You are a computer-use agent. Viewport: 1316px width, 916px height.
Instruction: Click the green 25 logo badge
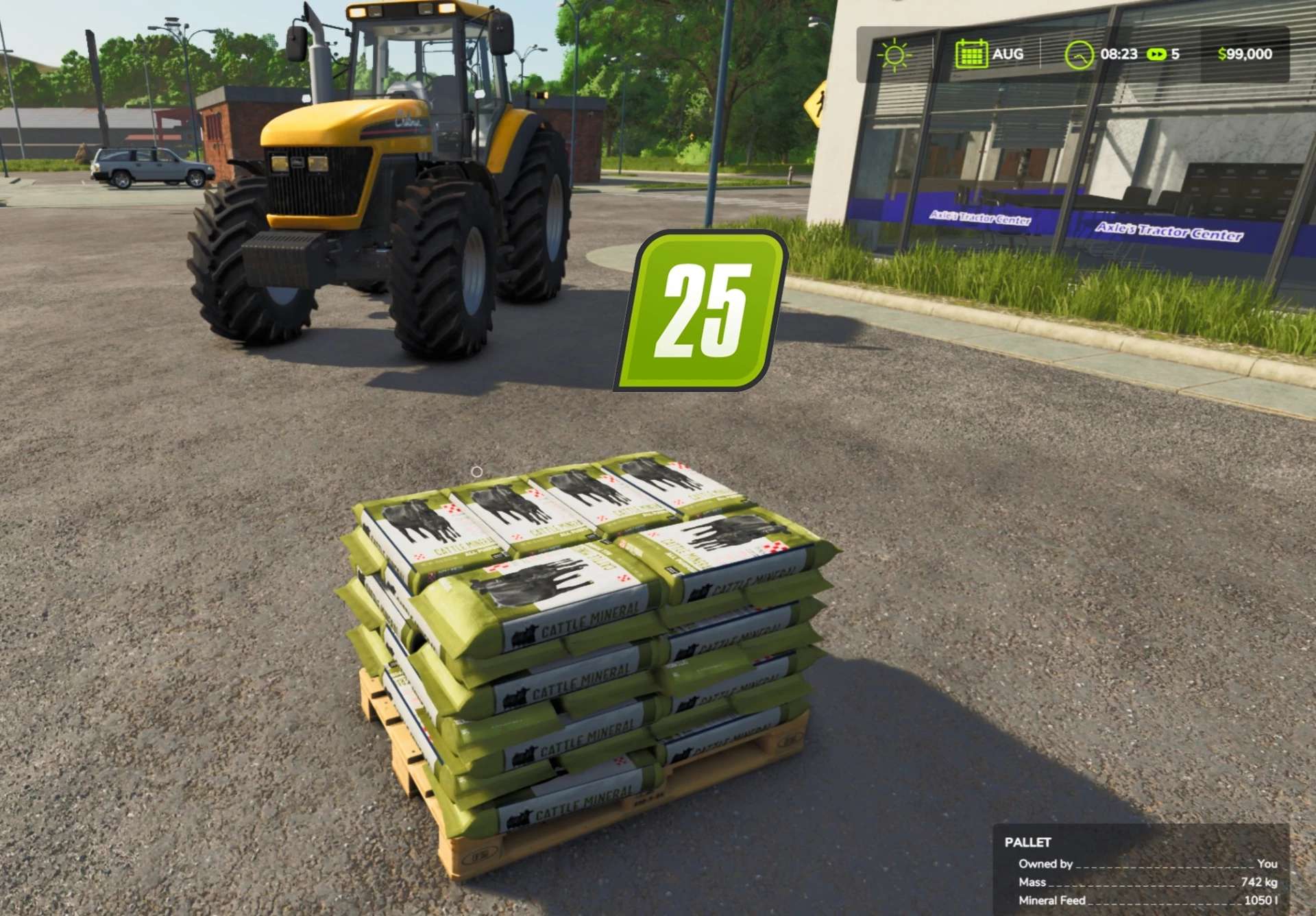click(x=701, y=311)
